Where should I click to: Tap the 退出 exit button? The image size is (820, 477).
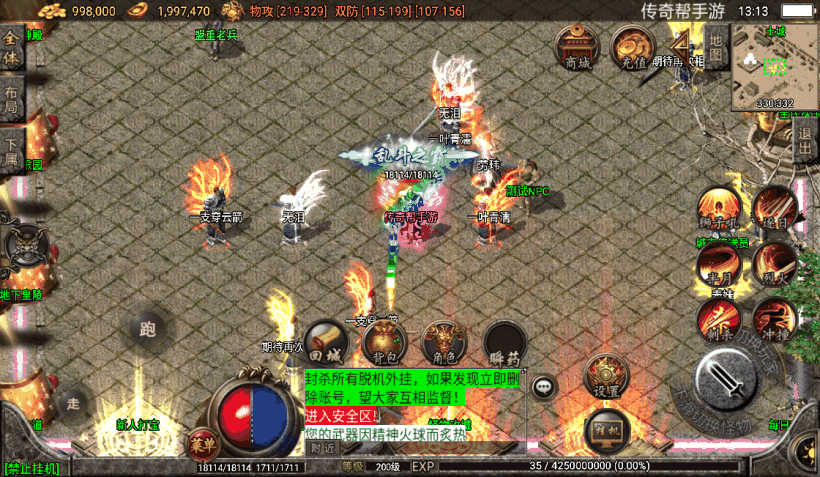pyautogui.click(x=806, y=147)
